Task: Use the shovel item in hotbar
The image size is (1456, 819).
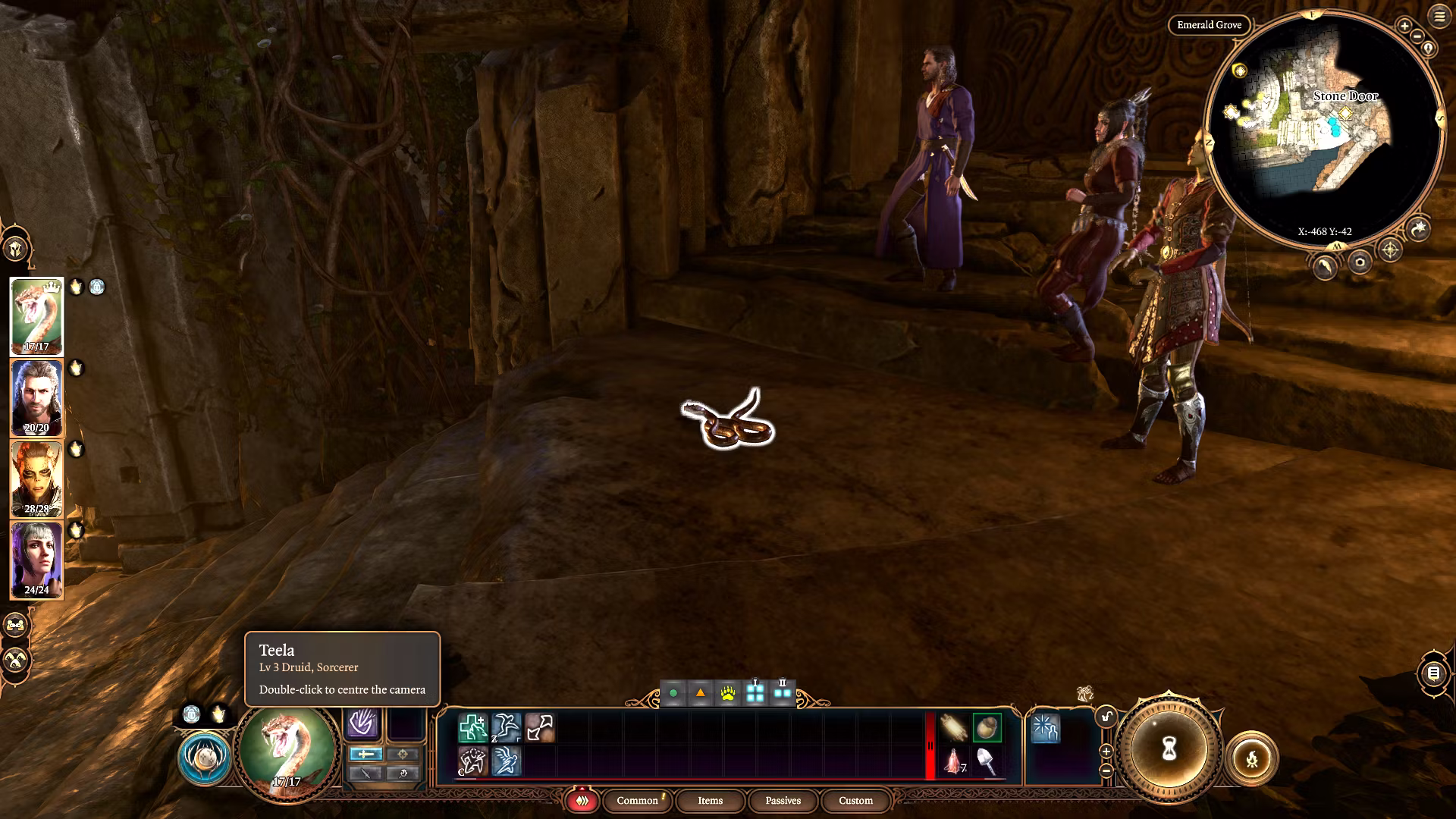Action: coord(987,761)
